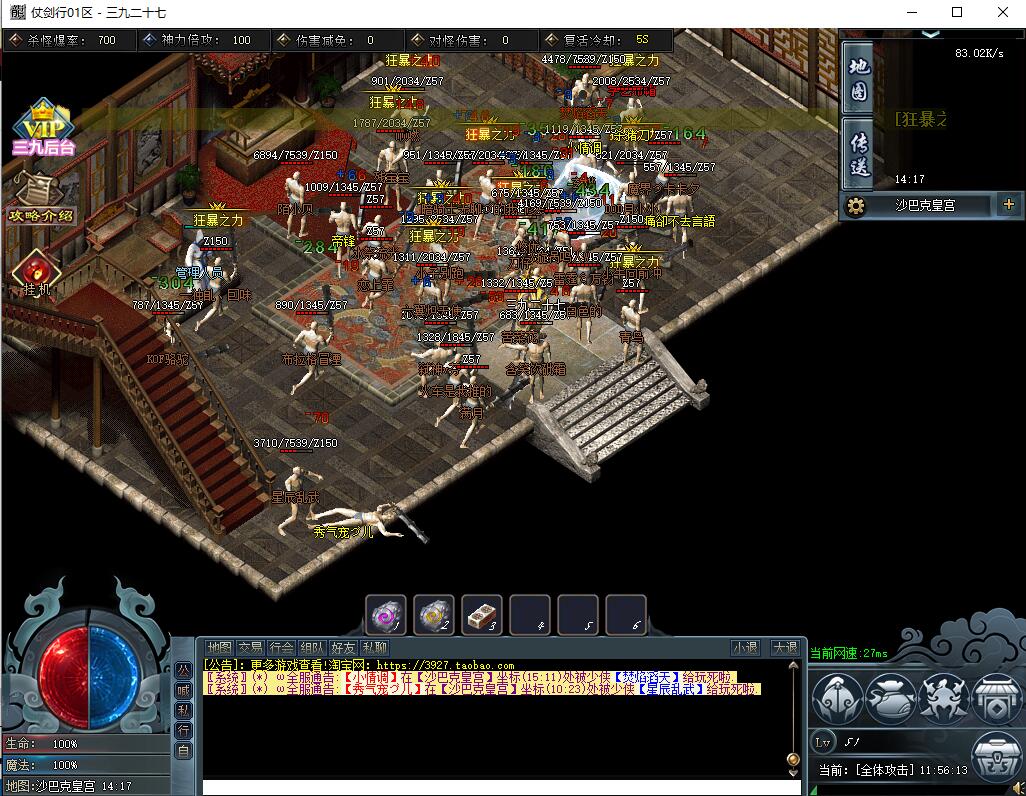Select the purple swirl item in hotbar slot 1

click(385, 615)
